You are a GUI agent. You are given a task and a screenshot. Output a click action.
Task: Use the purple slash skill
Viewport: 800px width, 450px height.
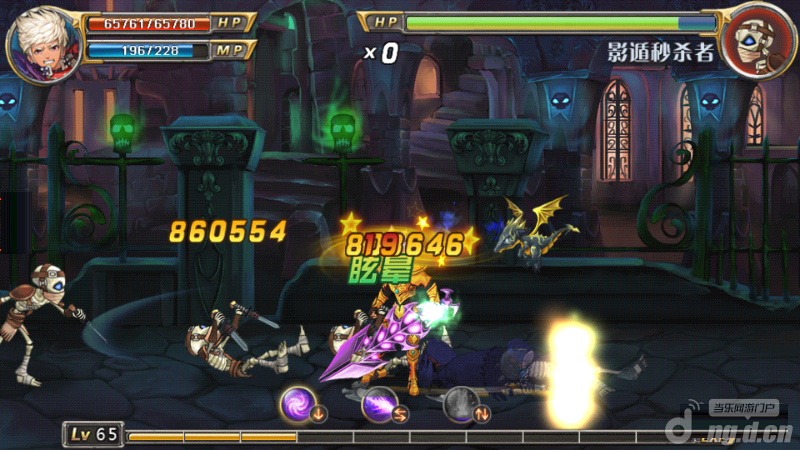pos(380,404)
